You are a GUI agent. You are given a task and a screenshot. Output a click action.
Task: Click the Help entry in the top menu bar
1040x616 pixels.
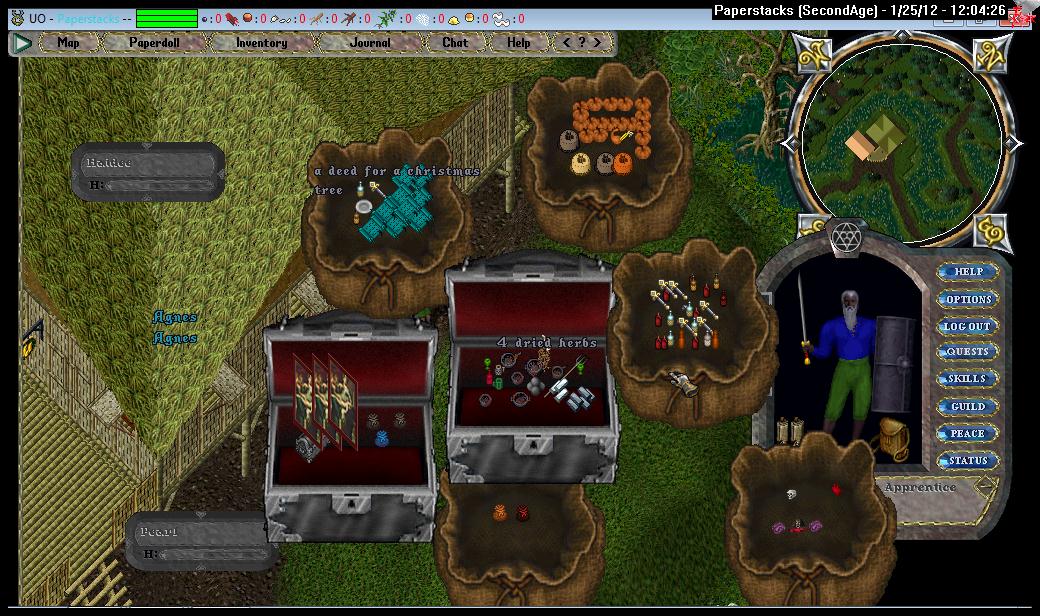518,43
